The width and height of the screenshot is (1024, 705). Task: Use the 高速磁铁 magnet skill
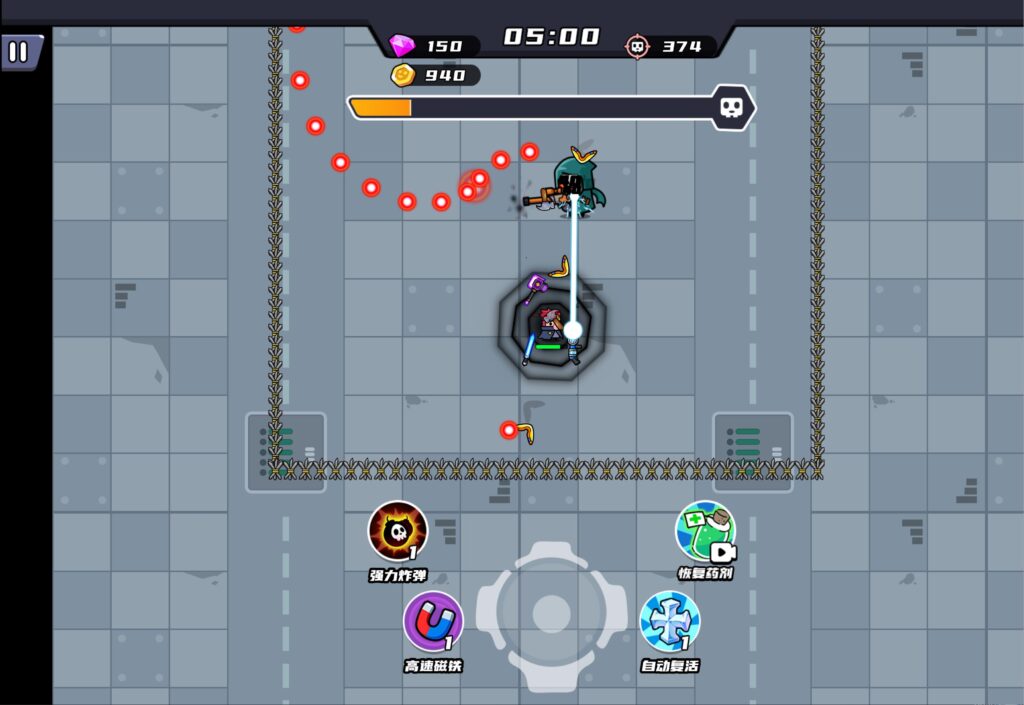tap(433, 622)
